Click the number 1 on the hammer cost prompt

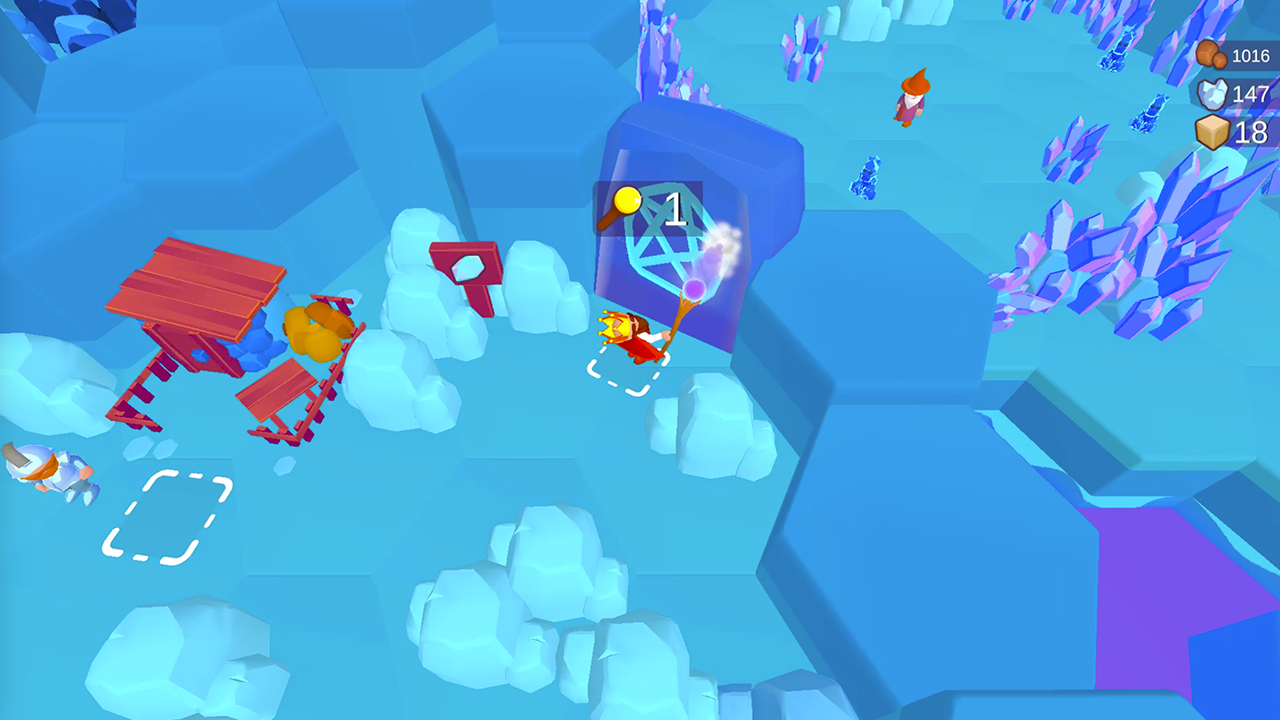pyautogui.click(x=676, y=208)
